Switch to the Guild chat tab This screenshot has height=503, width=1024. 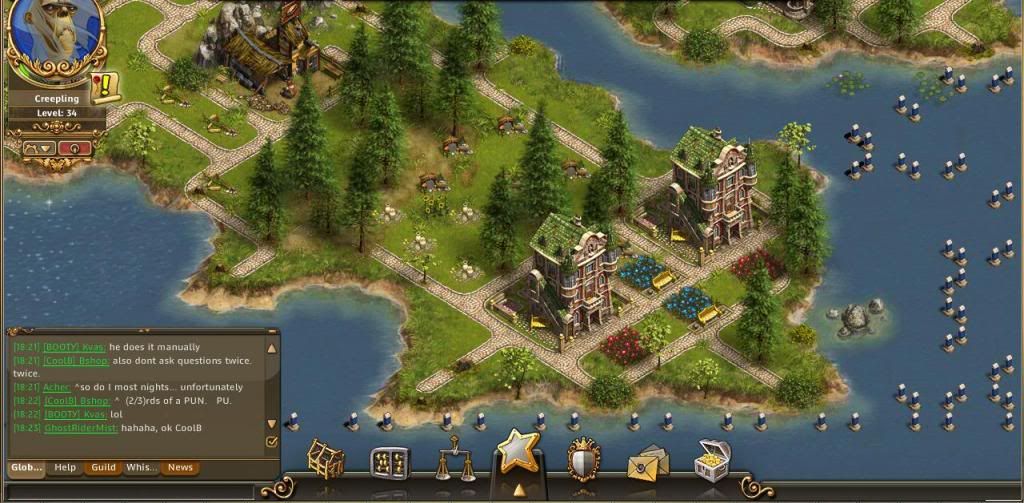tap(103, 467)
